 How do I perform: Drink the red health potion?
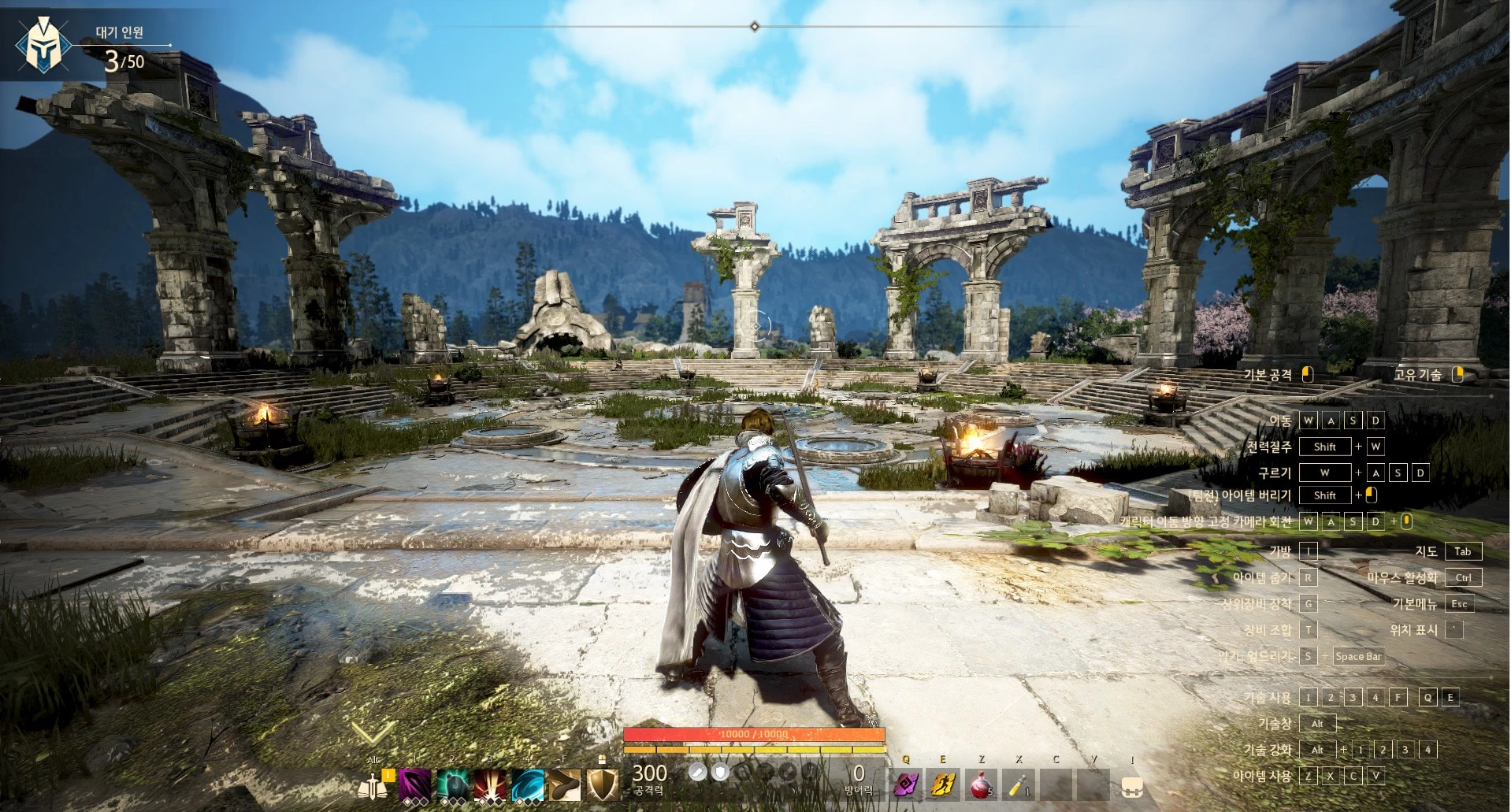(x=981, y=784)
